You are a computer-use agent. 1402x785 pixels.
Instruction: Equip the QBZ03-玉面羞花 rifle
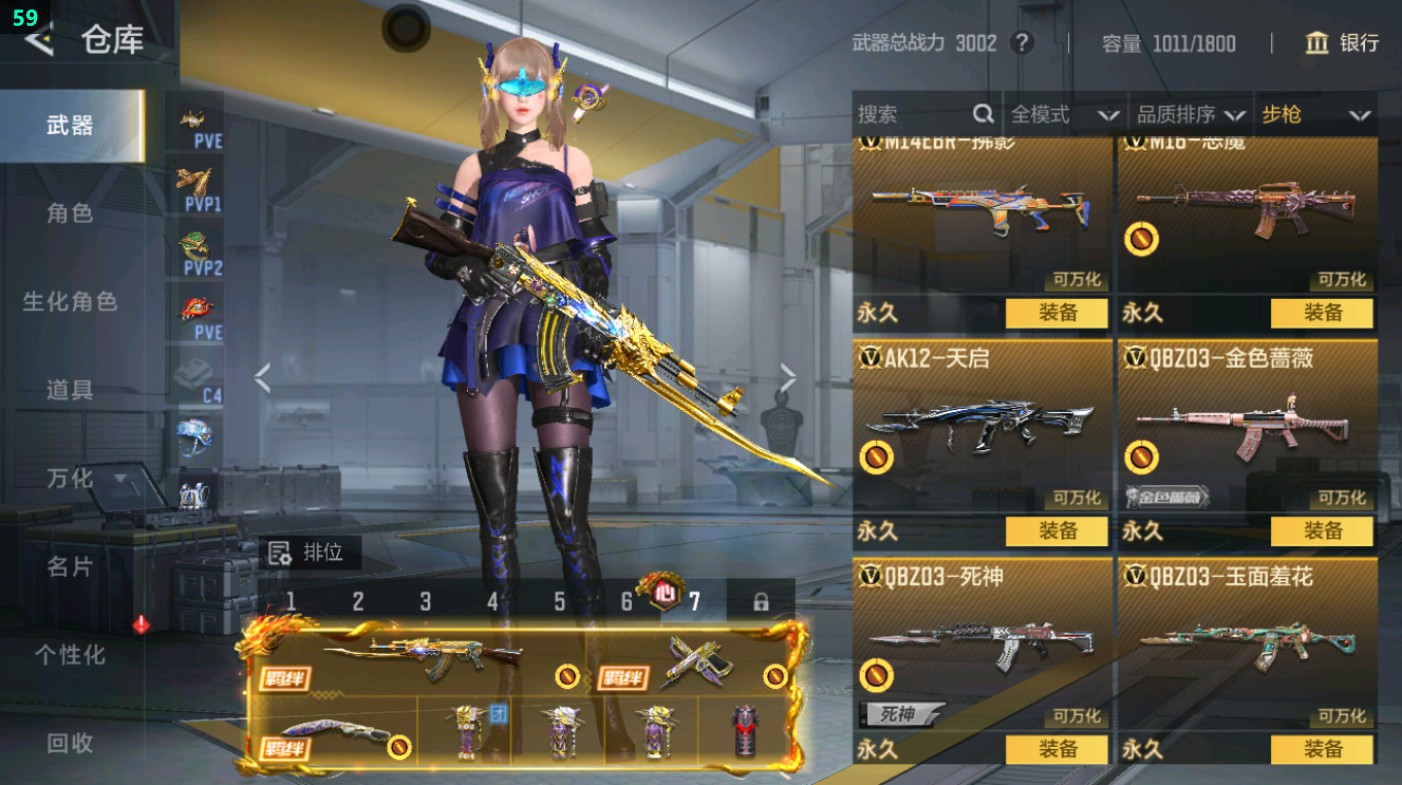[1322, 749]
